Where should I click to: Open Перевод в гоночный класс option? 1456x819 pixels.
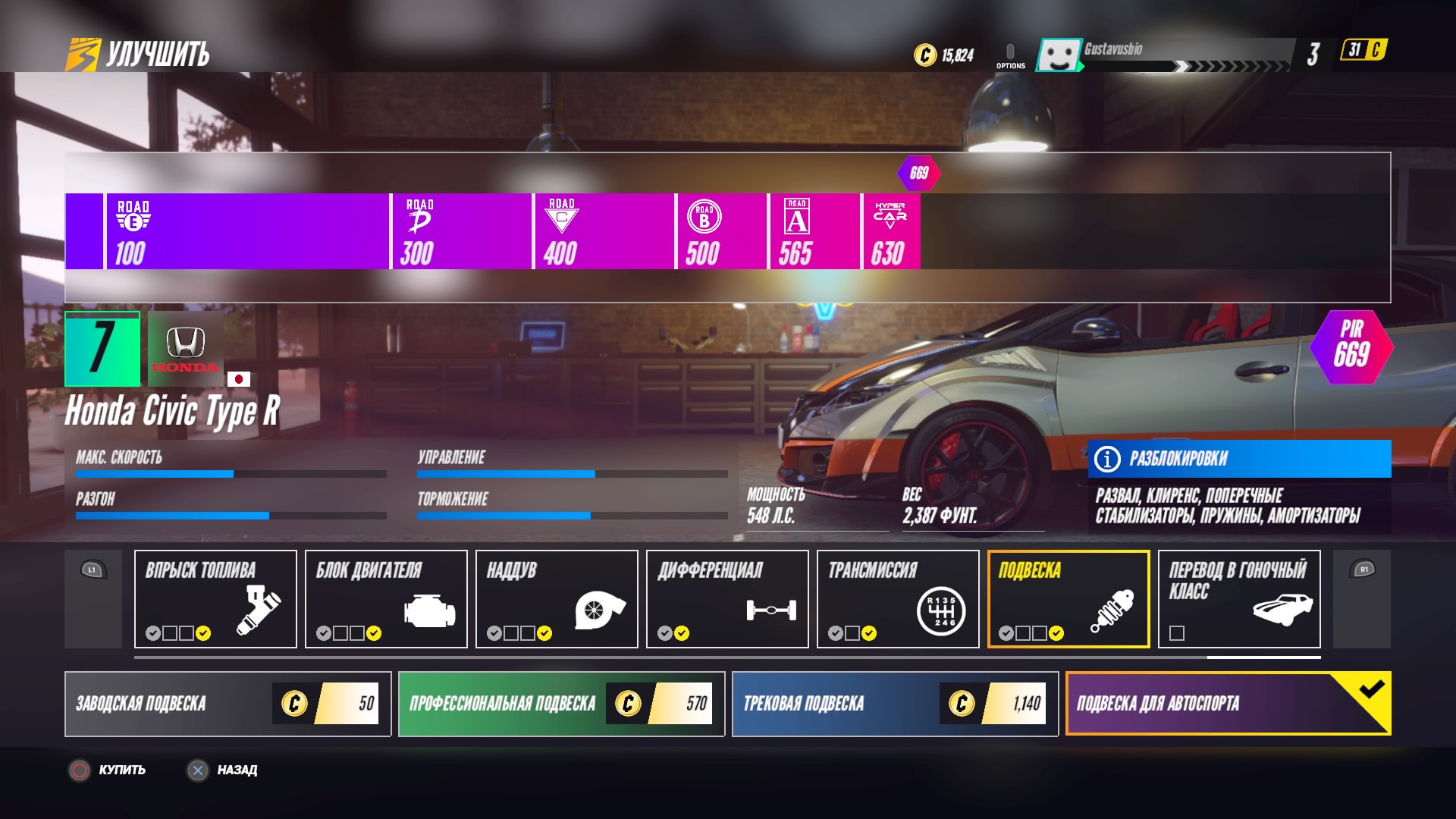(1239, 599)
